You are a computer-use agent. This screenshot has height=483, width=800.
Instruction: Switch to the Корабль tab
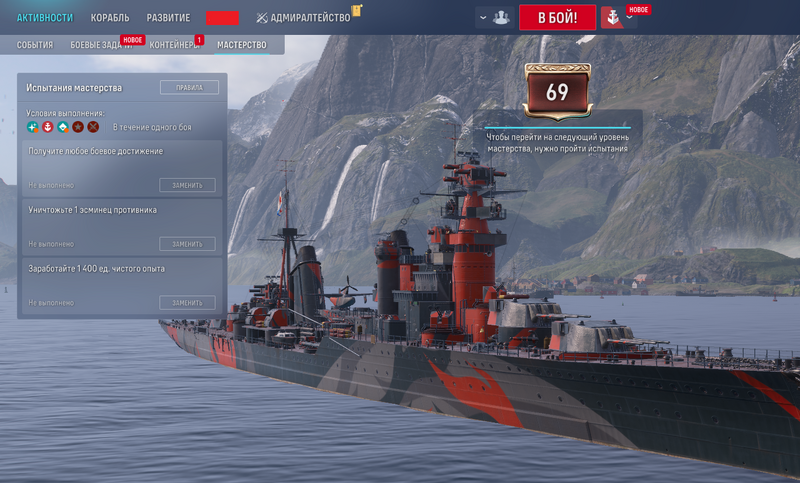(110, 18)
